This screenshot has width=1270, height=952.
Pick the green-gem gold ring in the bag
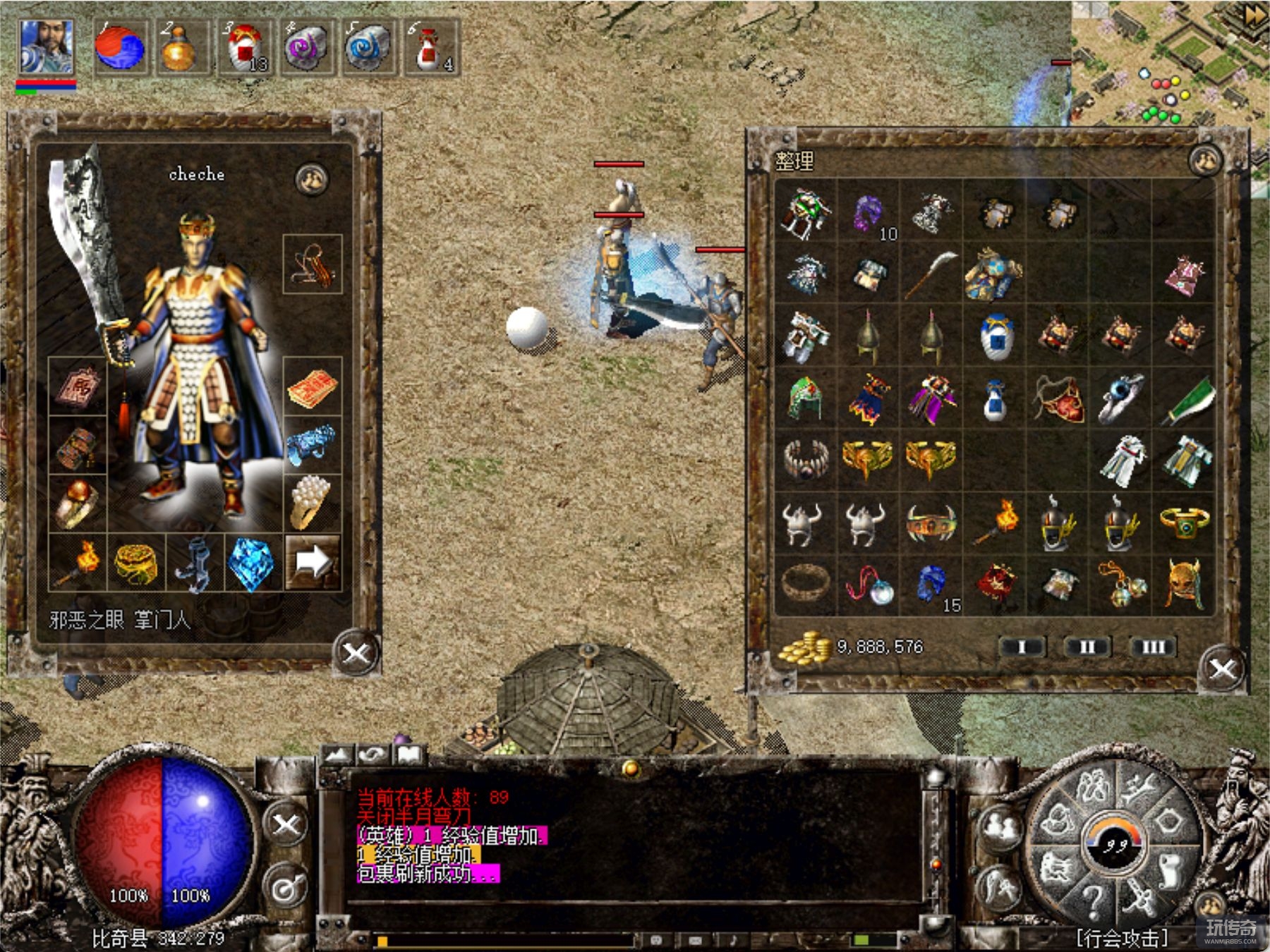1184,523
